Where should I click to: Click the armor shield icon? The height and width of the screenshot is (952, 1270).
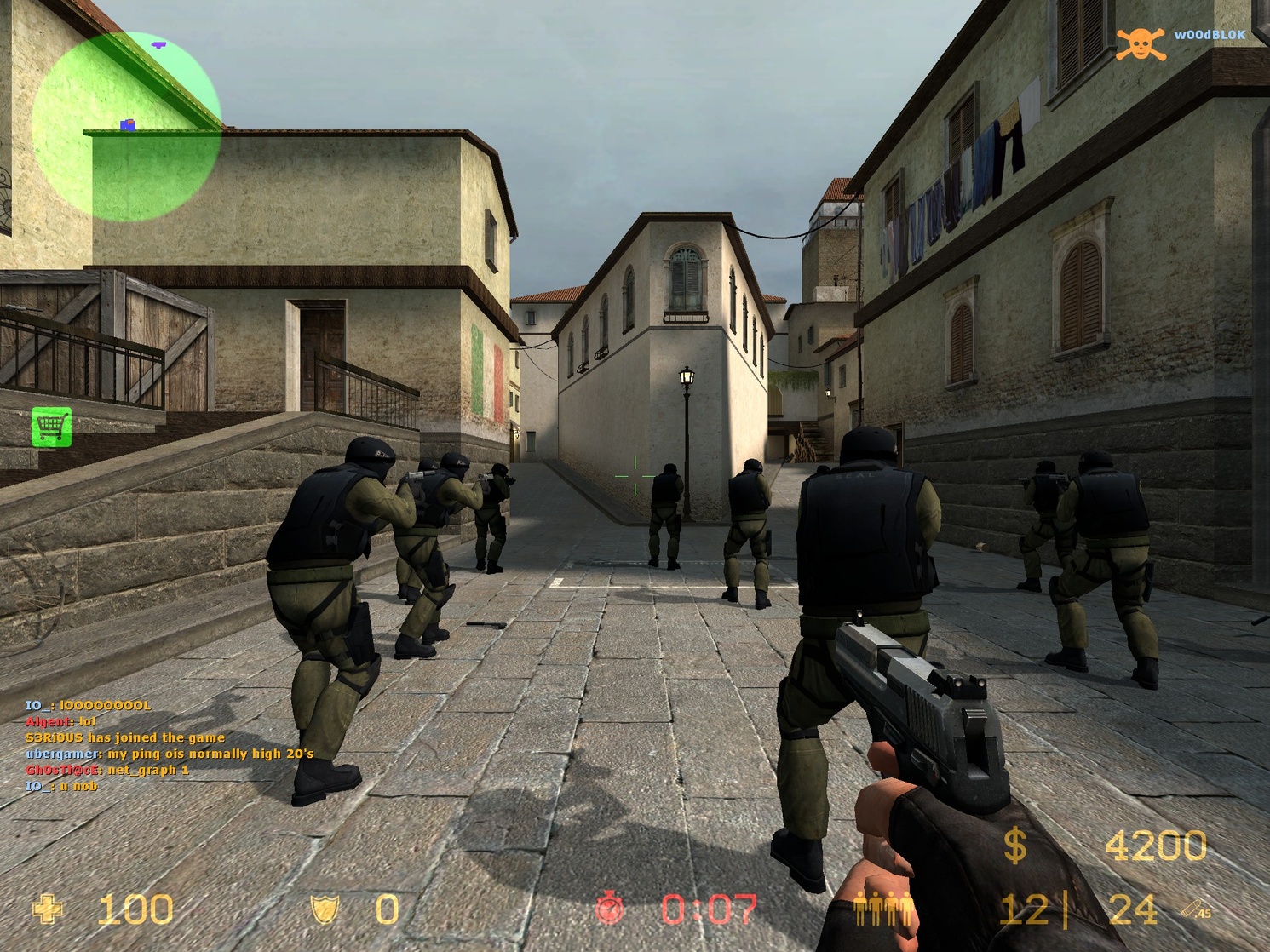(325, 908)
